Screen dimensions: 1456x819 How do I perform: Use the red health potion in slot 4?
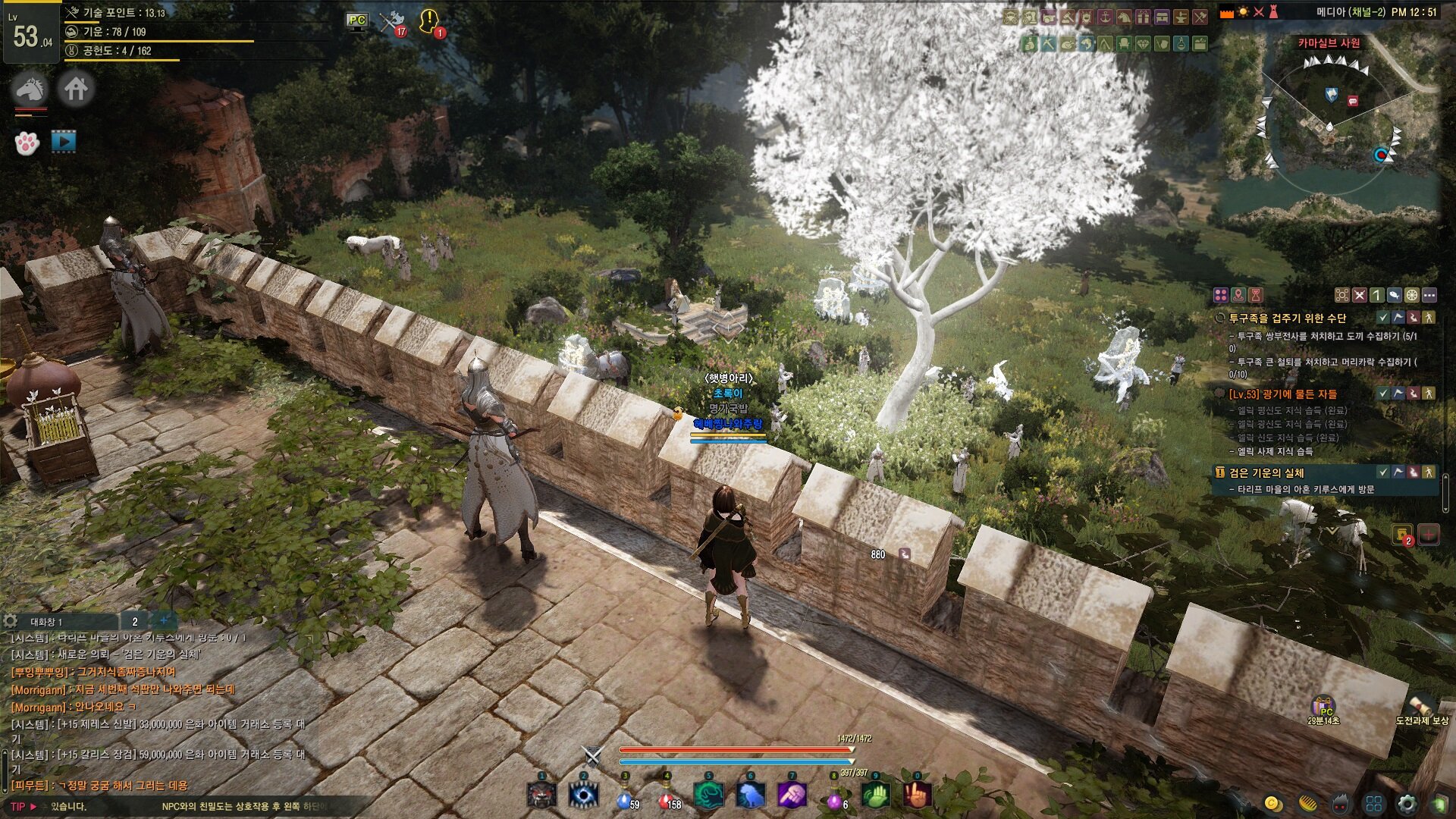click(x=667, y=797)
